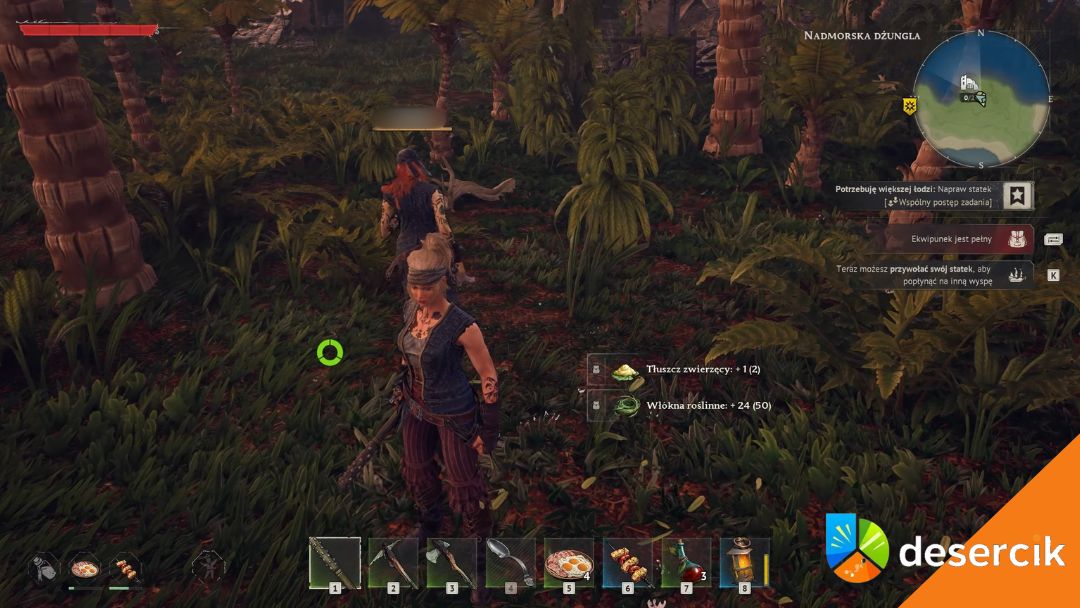Screen dimensions: 1080x608
Task: Click the yellow quest marker beside the minimap
Action: click(x=910, y=104)
